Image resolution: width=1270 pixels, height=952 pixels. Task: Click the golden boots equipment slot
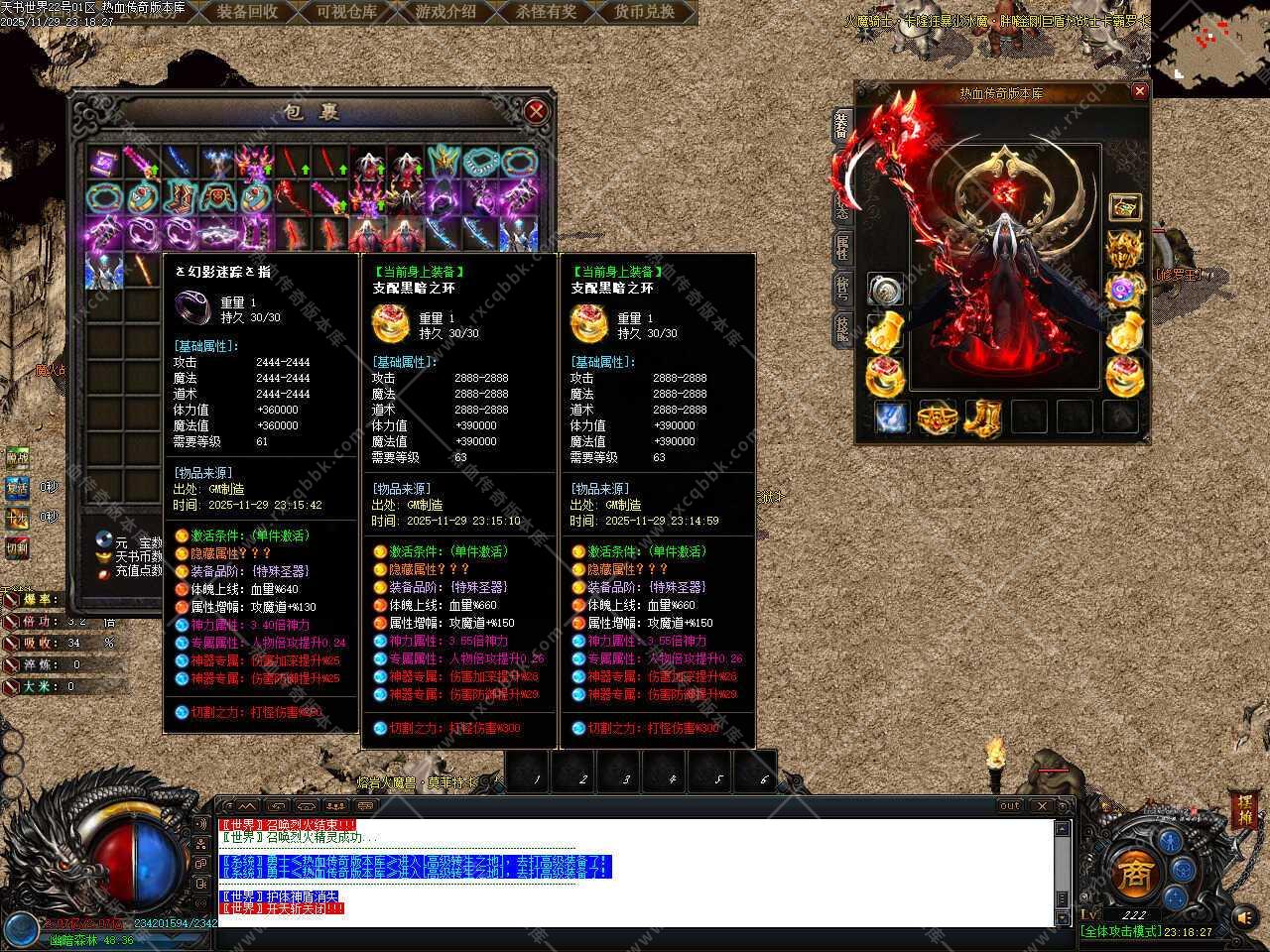pyautogui.click(x=982, y=417)
